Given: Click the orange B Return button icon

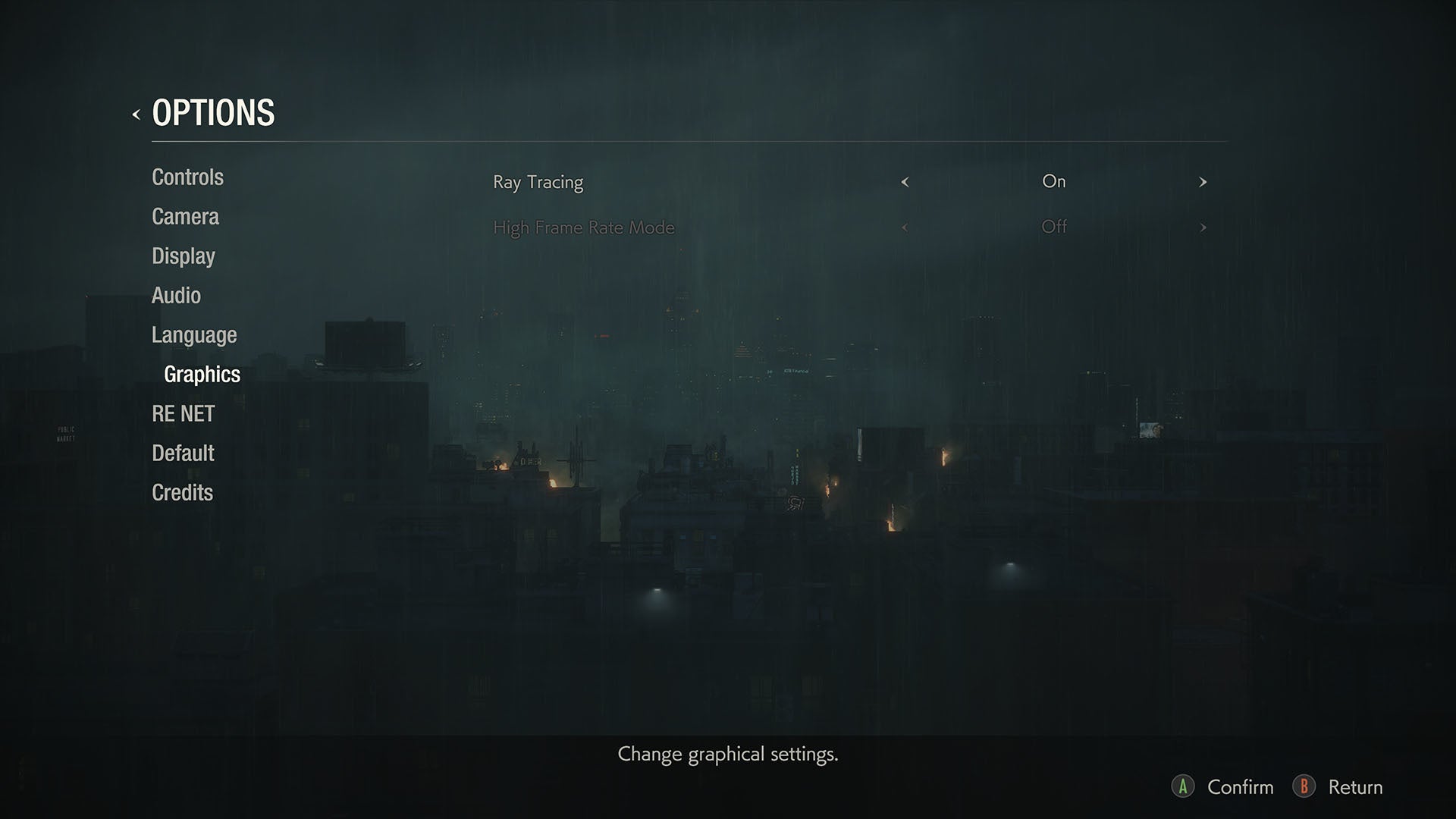Looking at the screenshot, I should 1304,786.
